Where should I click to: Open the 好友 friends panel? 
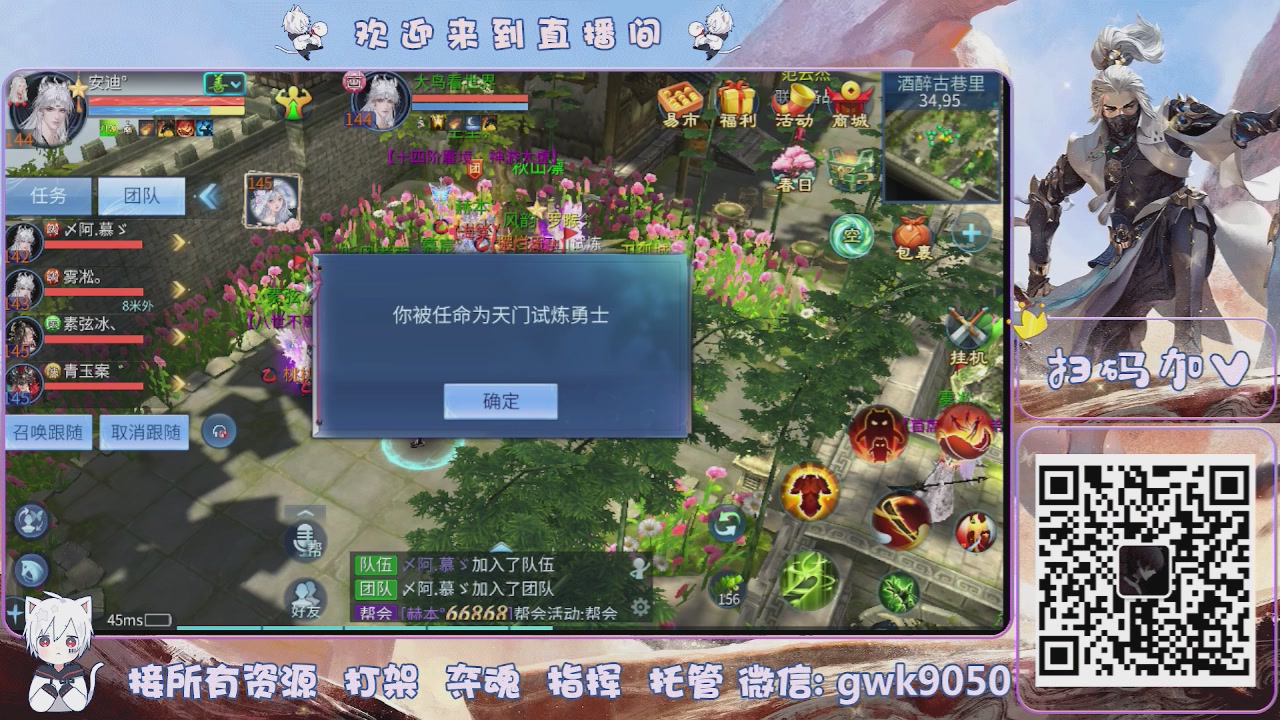coord(305,595)
